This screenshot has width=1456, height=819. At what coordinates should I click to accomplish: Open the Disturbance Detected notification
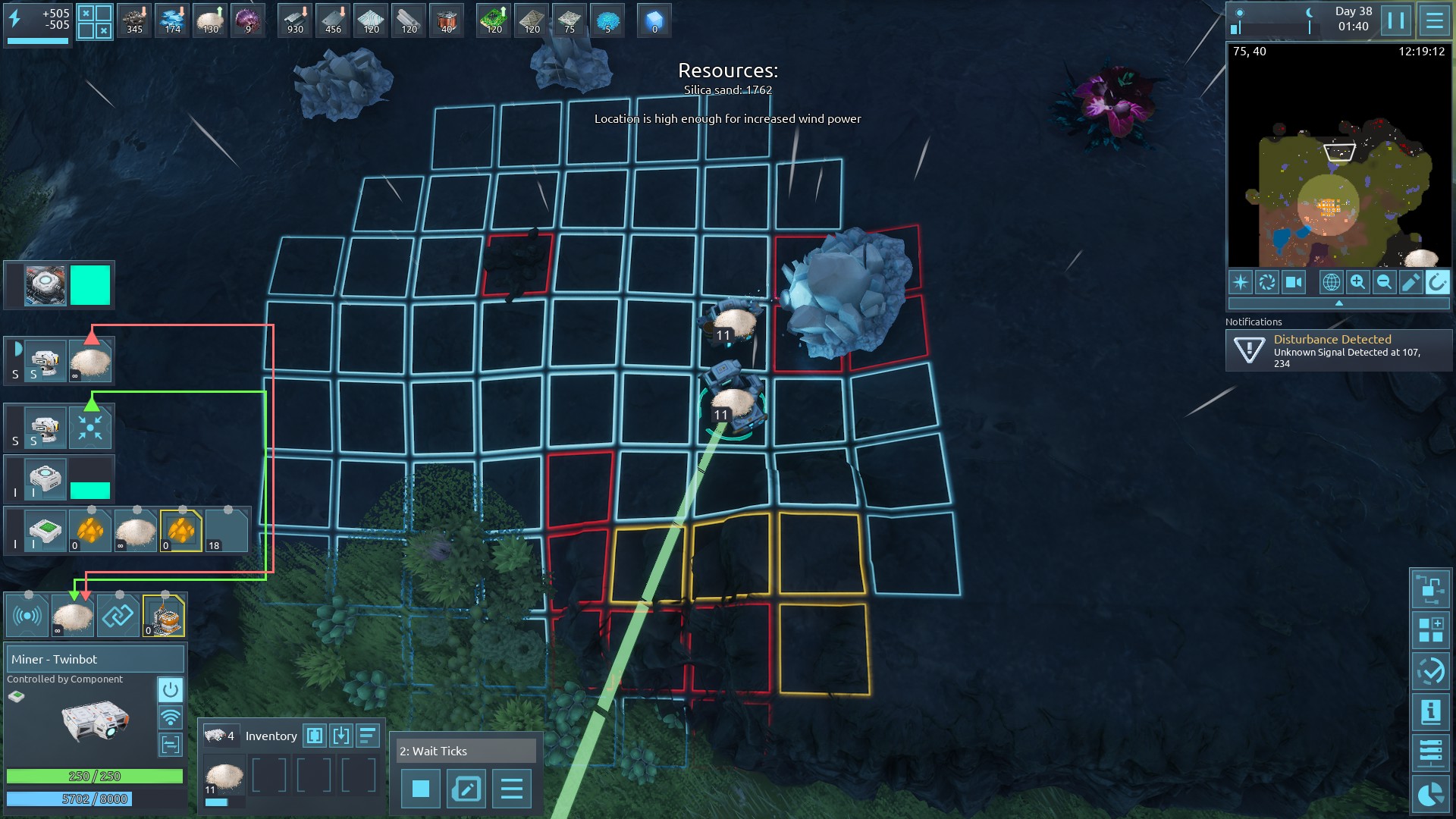[x=1338, y=350]
